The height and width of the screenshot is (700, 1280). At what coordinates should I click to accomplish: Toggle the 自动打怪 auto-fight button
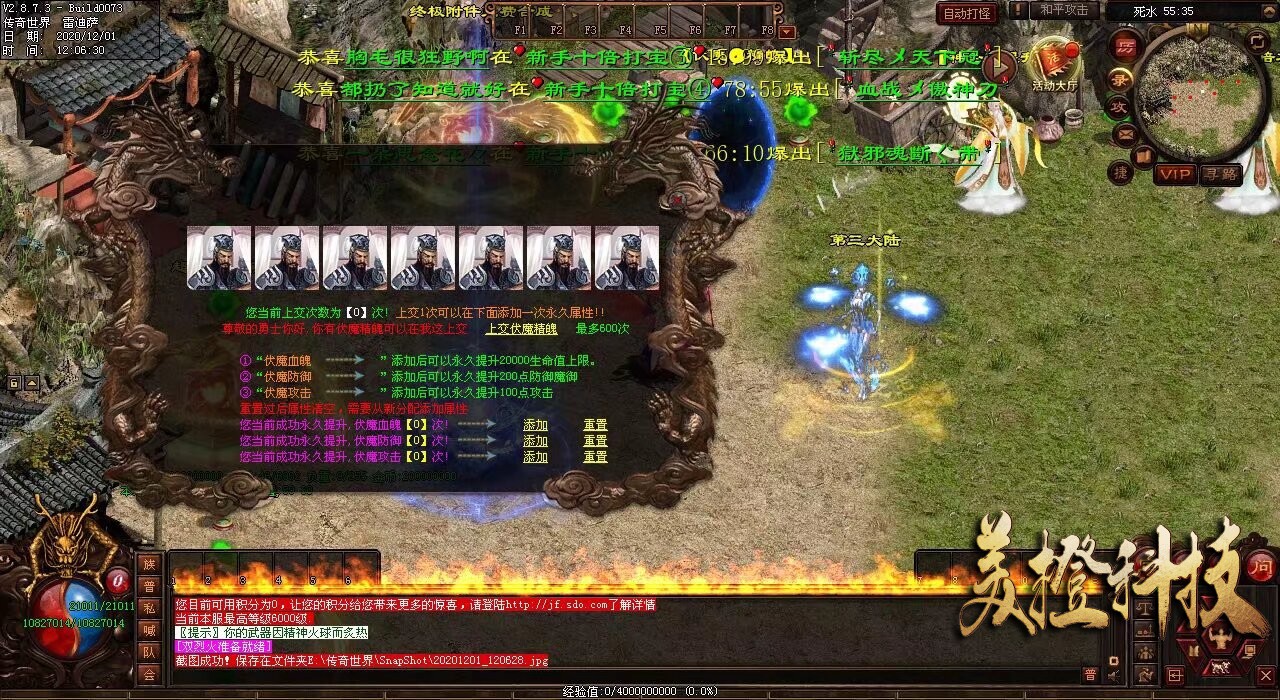pyautogui.click(x=967, y=13)
